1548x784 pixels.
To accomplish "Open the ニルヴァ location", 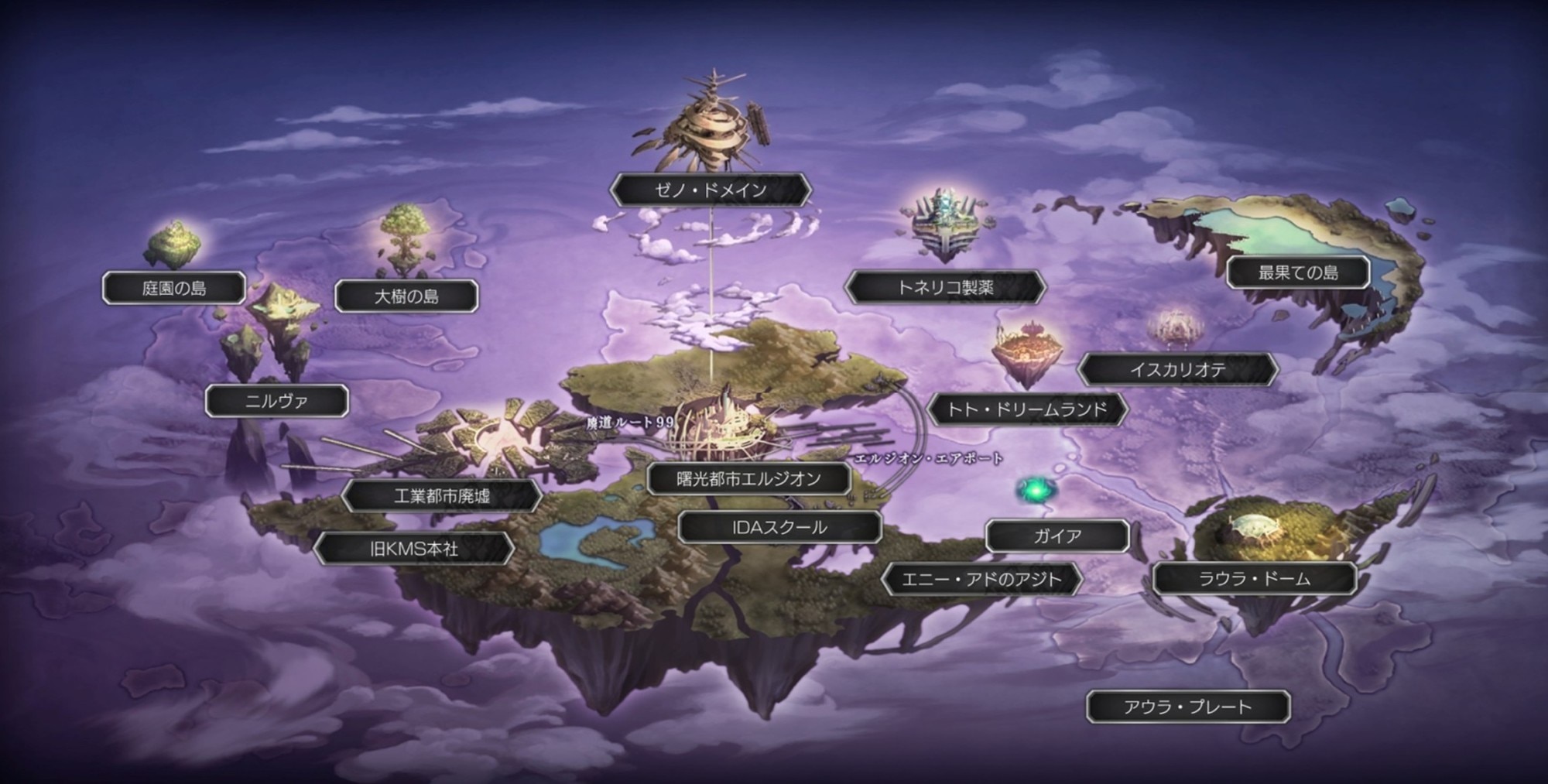I will (x=276, y=402).
